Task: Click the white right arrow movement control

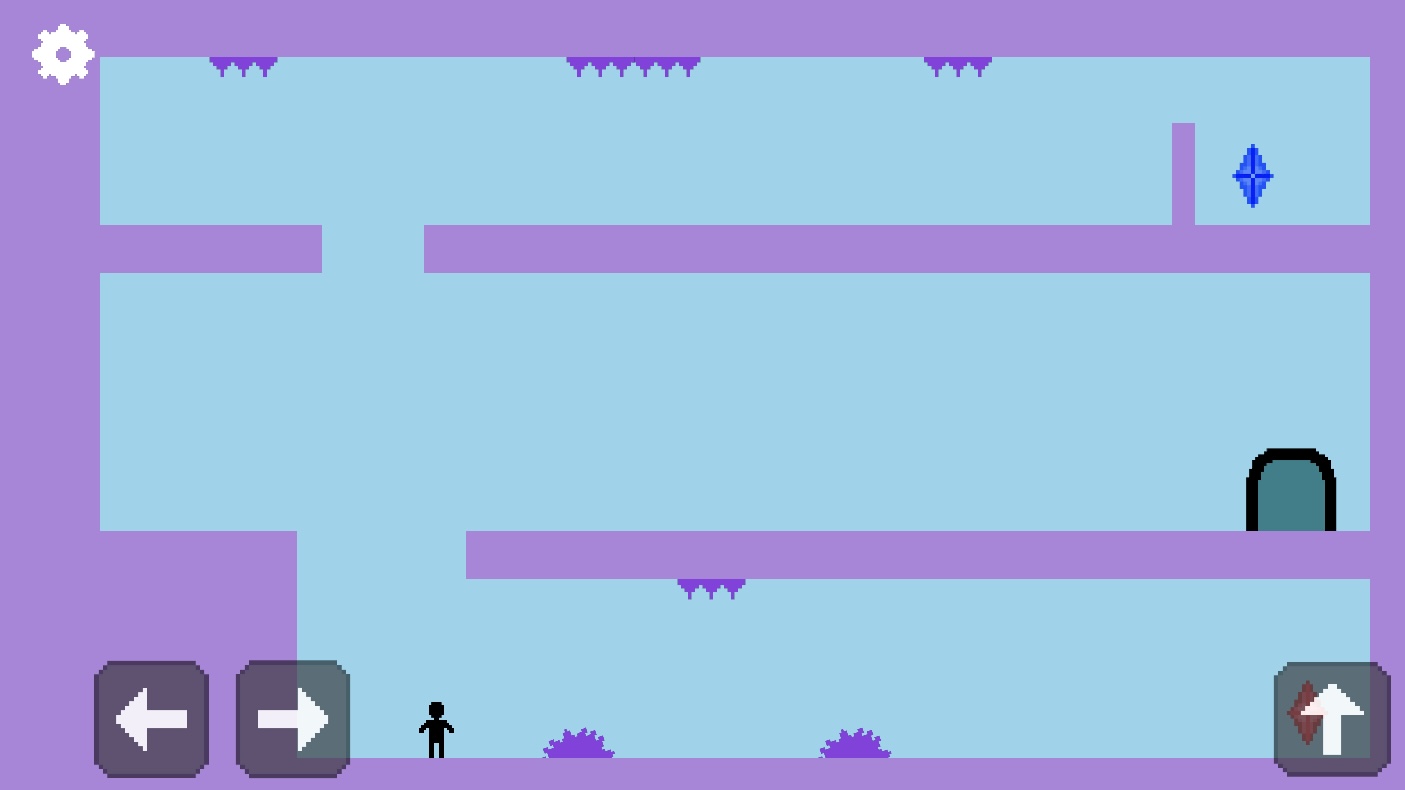Action: pyautogui.click(x=292, y=718)
